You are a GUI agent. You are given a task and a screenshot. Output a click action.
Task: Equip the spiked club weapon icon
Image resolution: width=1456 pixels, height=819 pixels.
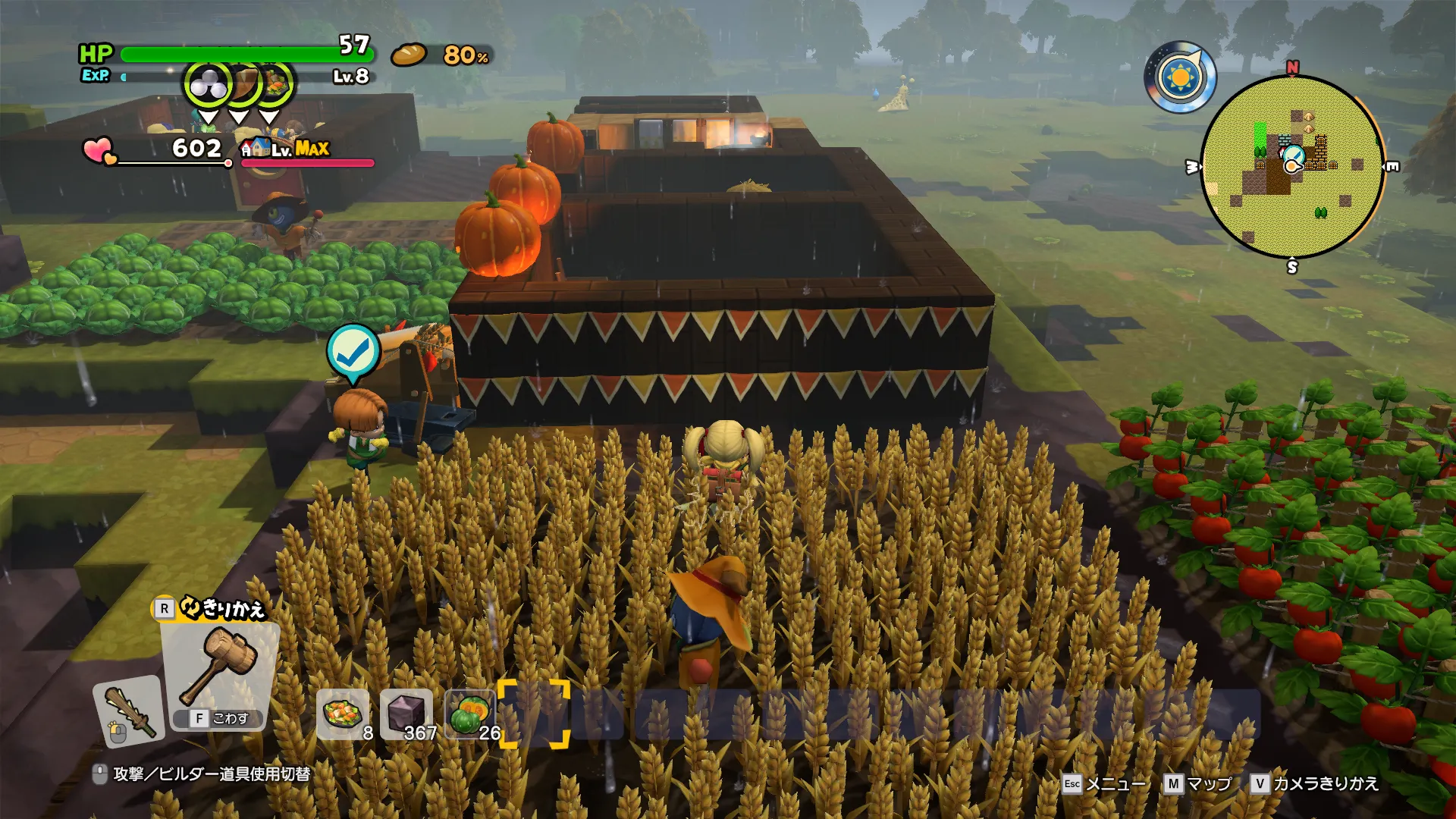(129, 711)
